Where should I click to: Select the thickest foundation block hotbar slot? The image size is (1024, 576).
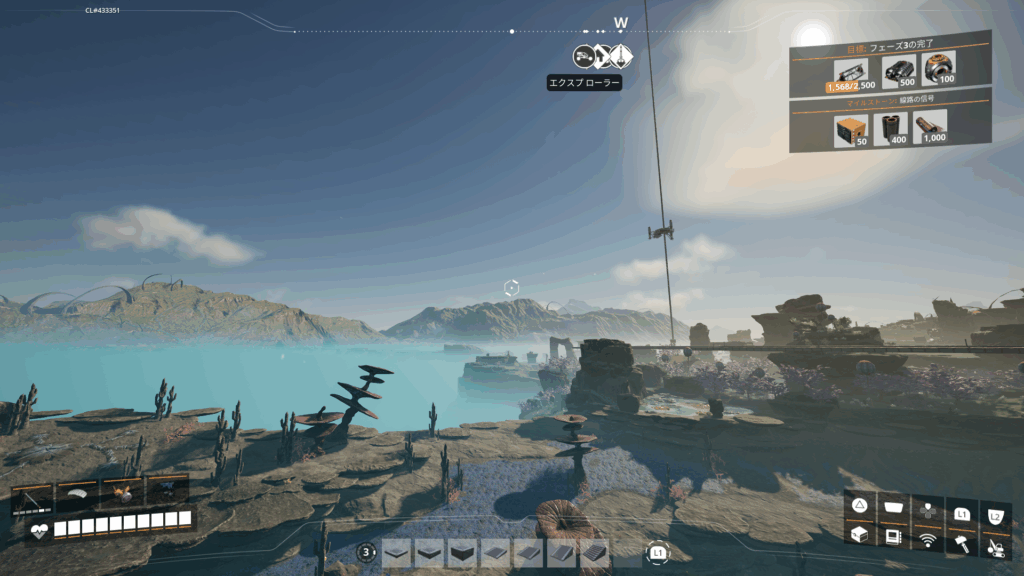(x=463, y=552)
